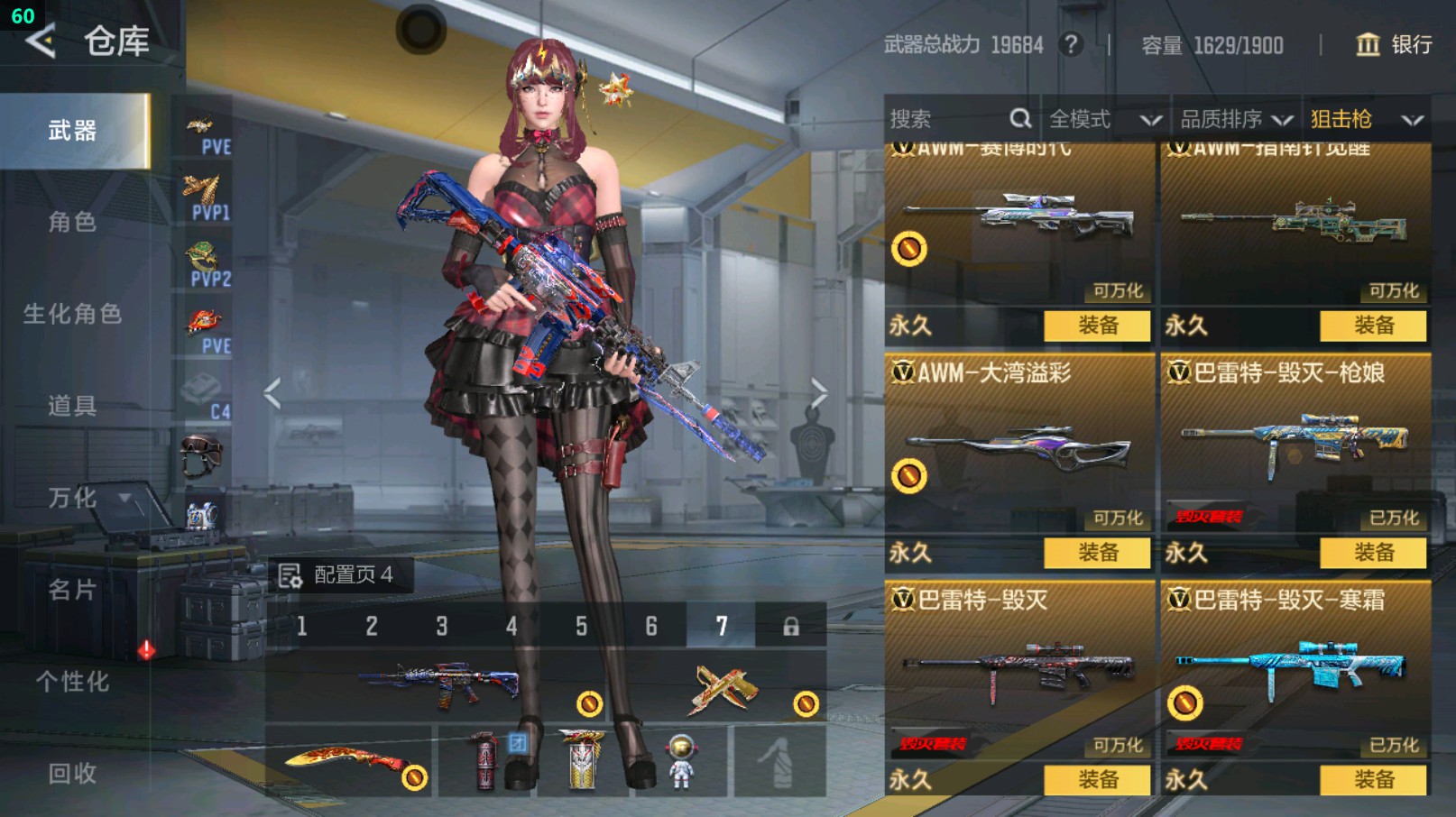
Task: Show the next character with right arrow
Action: pyautogui.click(x=818, y=392)
